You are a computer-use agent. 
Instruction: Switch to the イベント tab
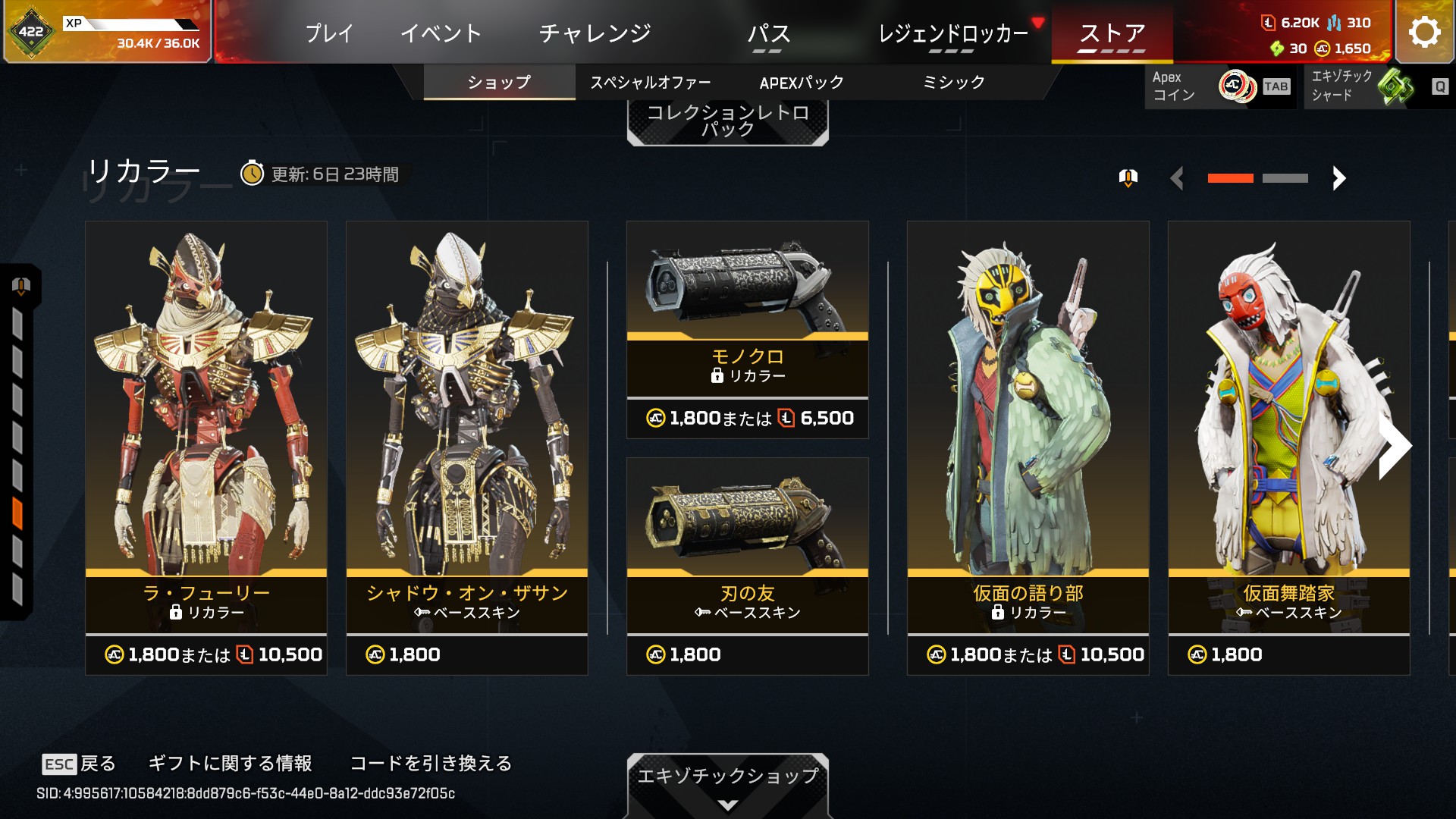(x=441, y=33)
